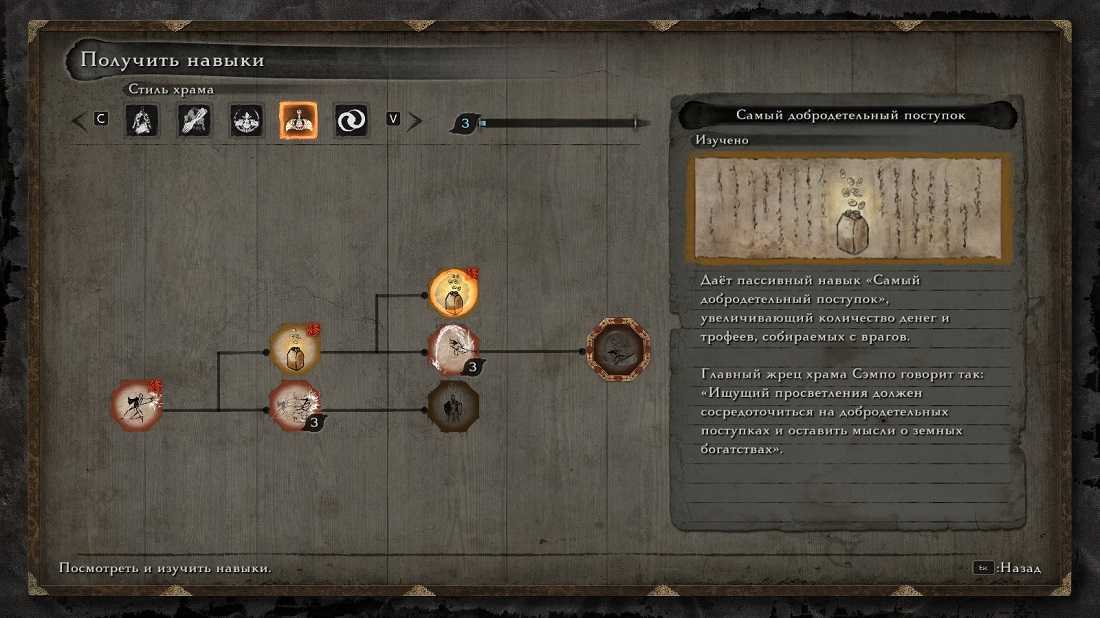Select the locked final skill at far right
The image size is (1100, 618).
[x=618, y=350]
